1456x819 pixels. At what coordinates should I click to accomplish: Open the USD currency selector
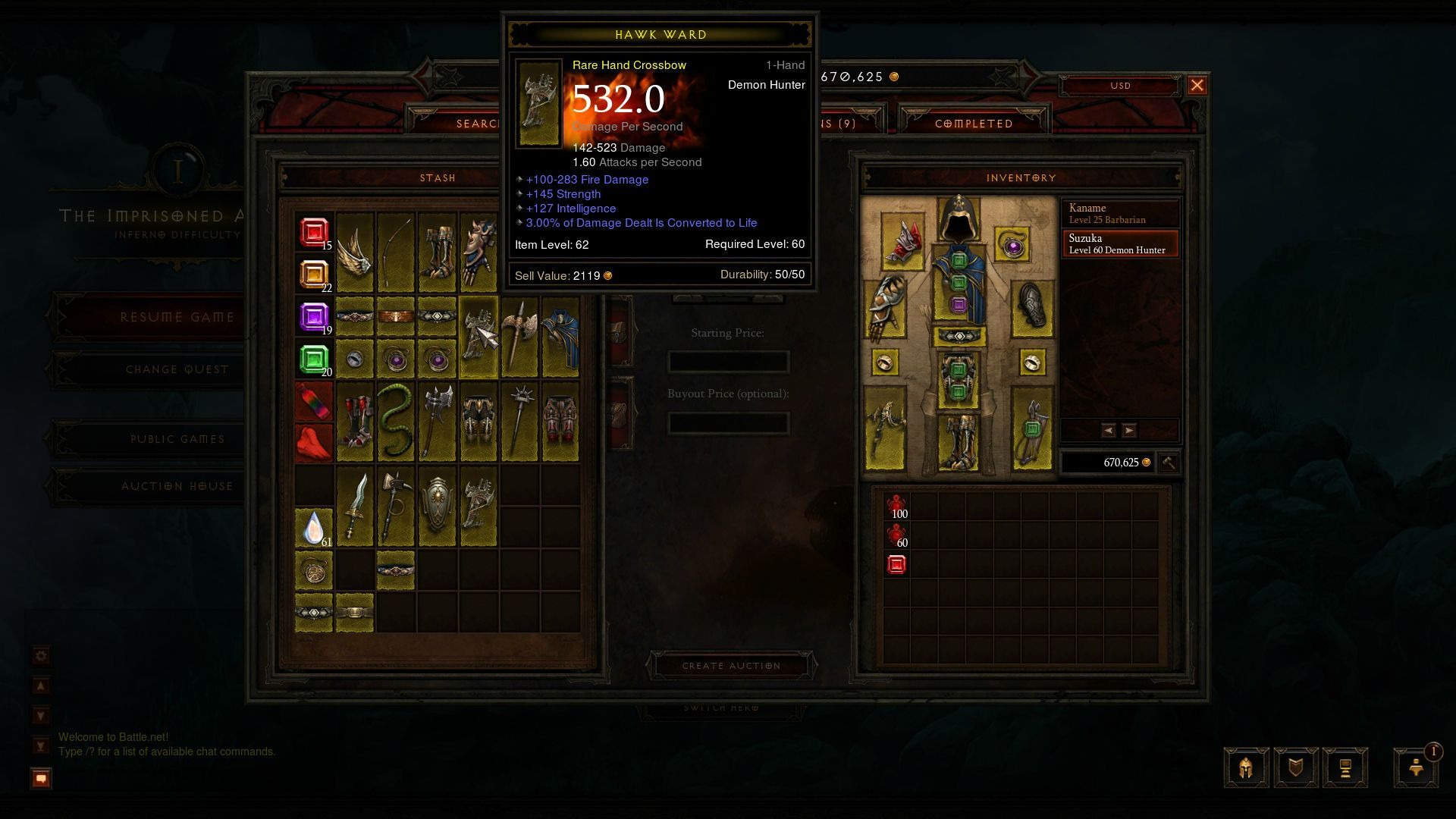click(1120, 86)
